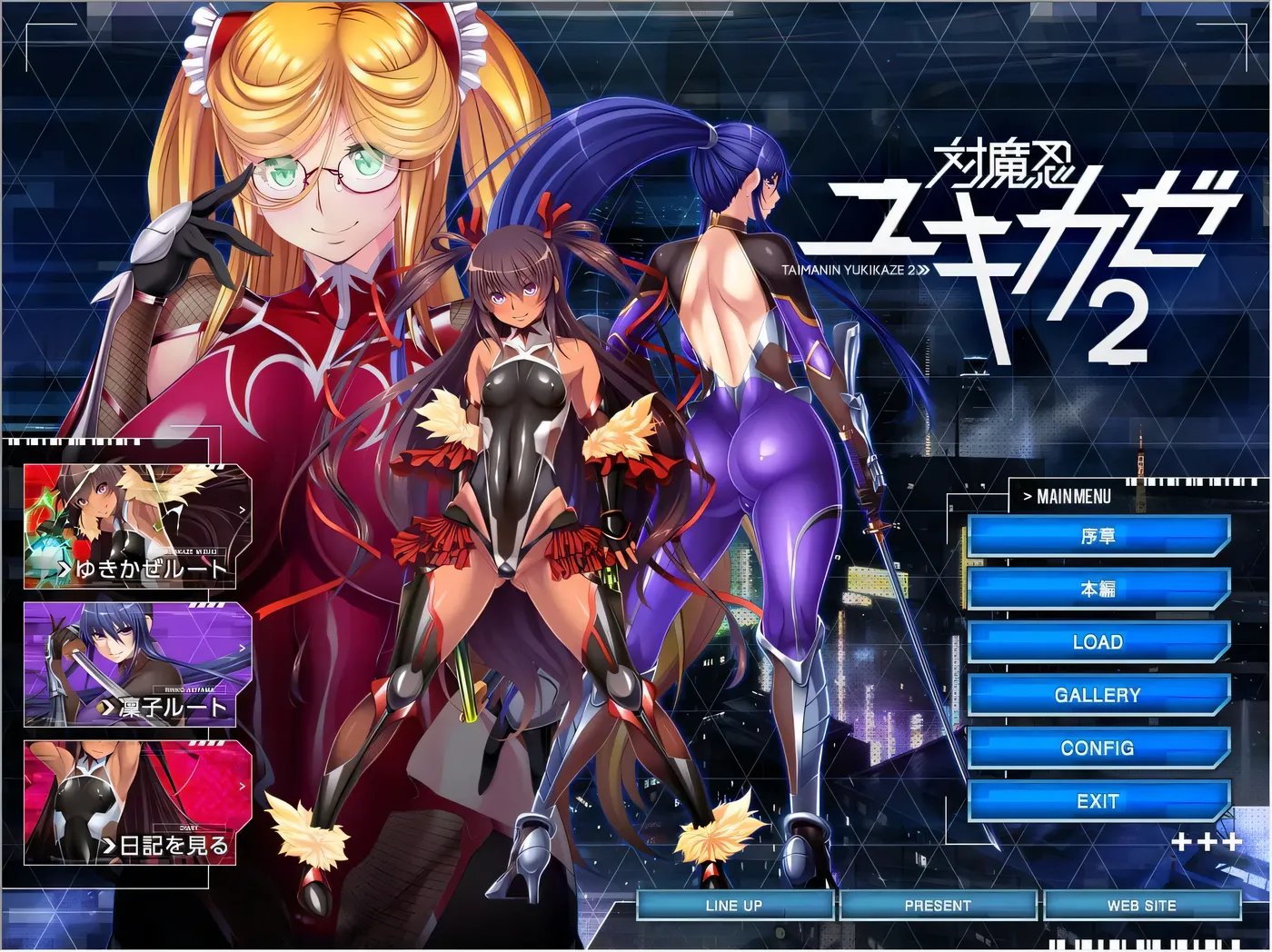This screenshot has height=952, width=1272.
Task: Click the arrow beside ゆきかぜルート text
Action: point(65,567)
